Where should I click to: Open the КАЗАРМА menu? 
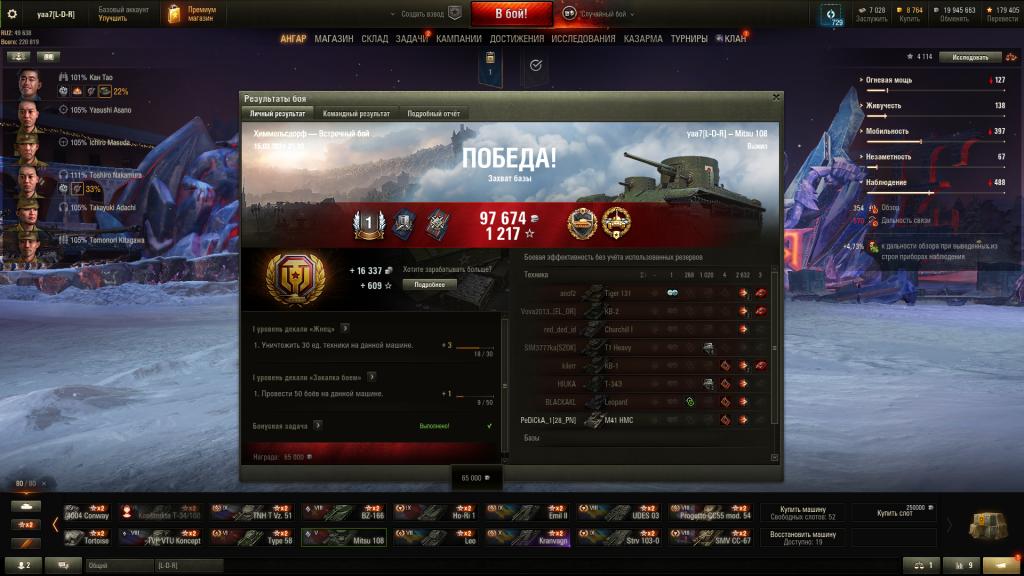[x=643, y=39]
